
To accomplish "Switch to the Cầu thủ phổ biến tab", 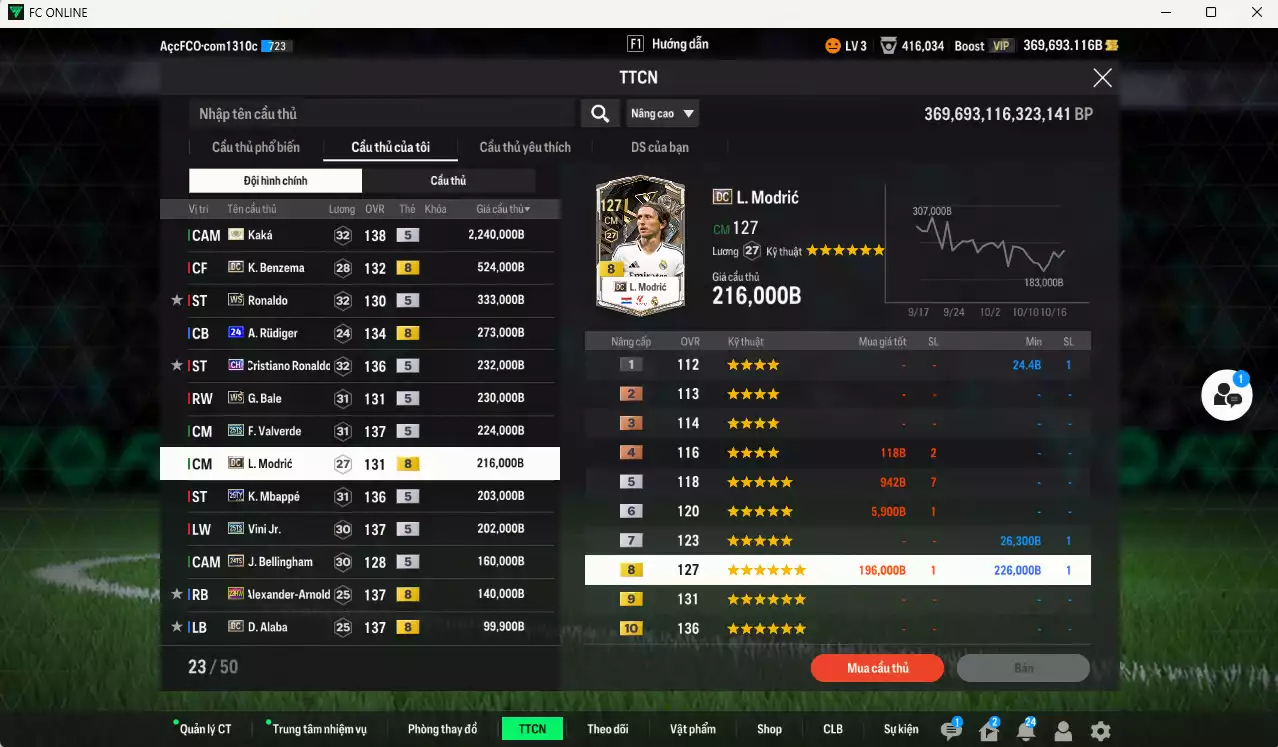I will (255, 148).
